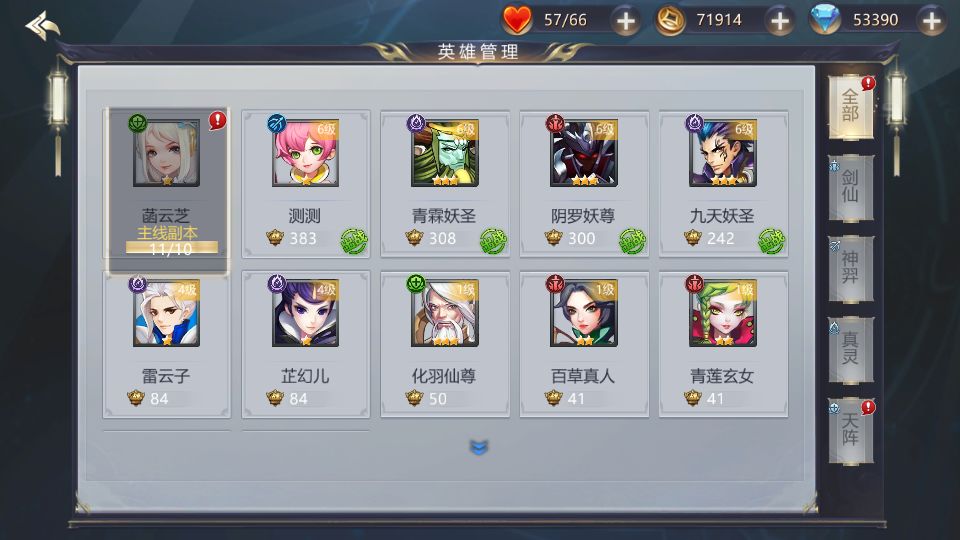The image size is (960, 540).
Task: Choose hero 阴罗妖尊
Action: (x=583, y=182)
